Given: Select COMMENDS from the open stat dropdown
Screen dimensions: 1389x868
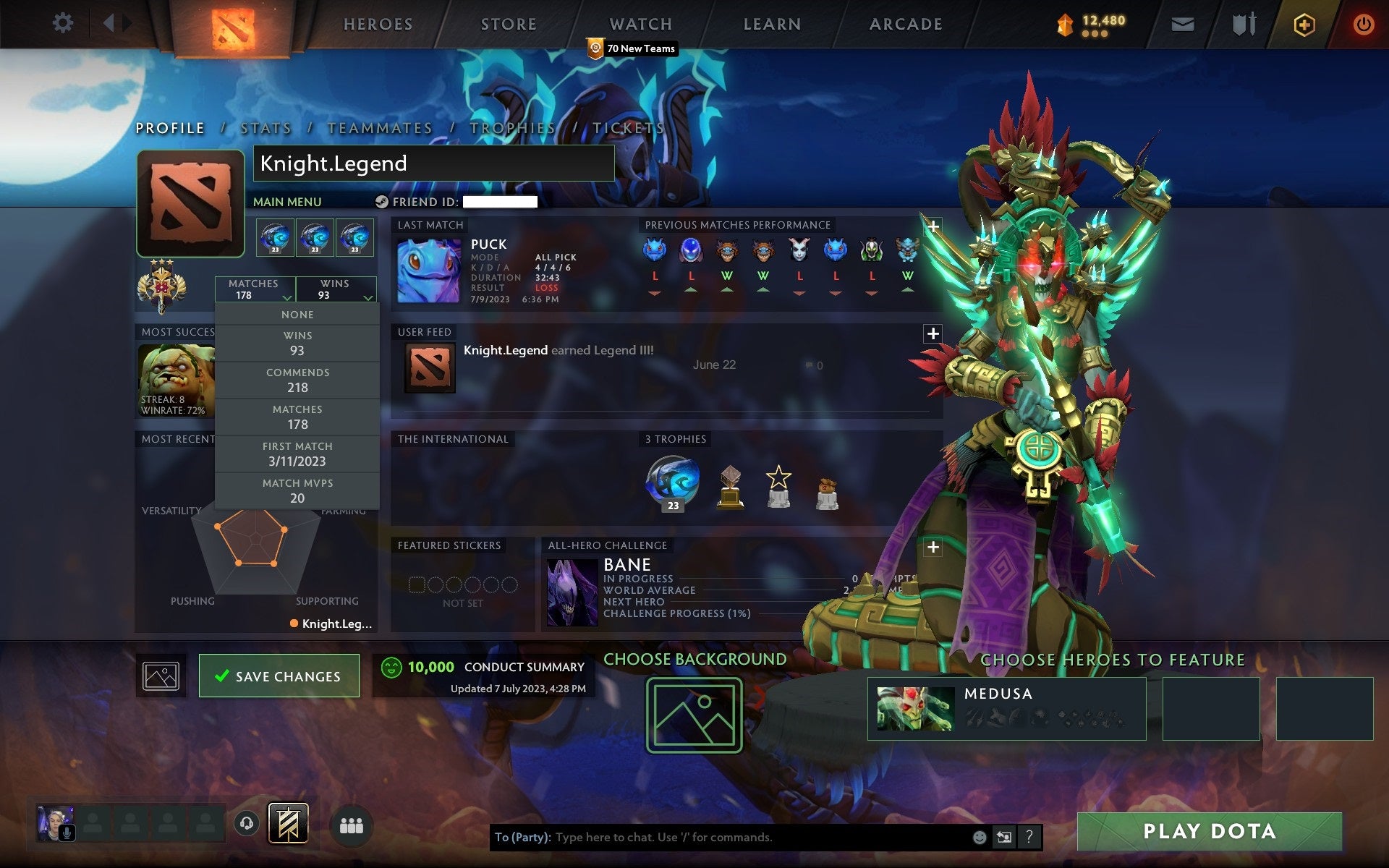Looking at the screenshot, I should [298, 379].
